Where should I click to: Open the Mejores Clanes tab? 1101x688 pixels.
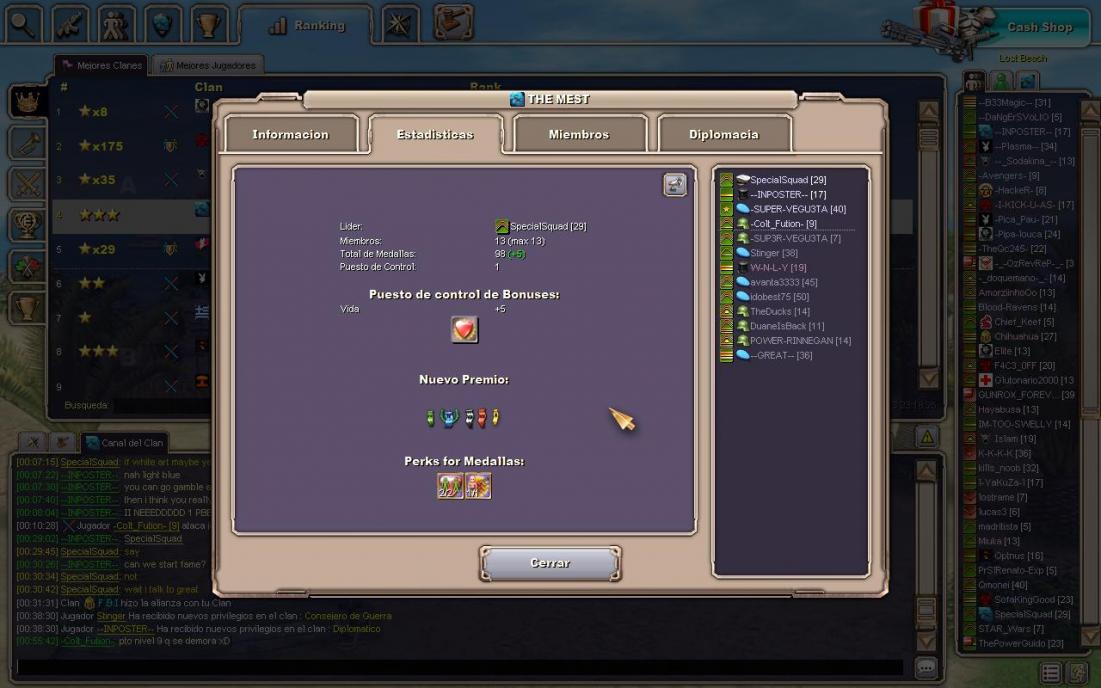pos(102,66)
